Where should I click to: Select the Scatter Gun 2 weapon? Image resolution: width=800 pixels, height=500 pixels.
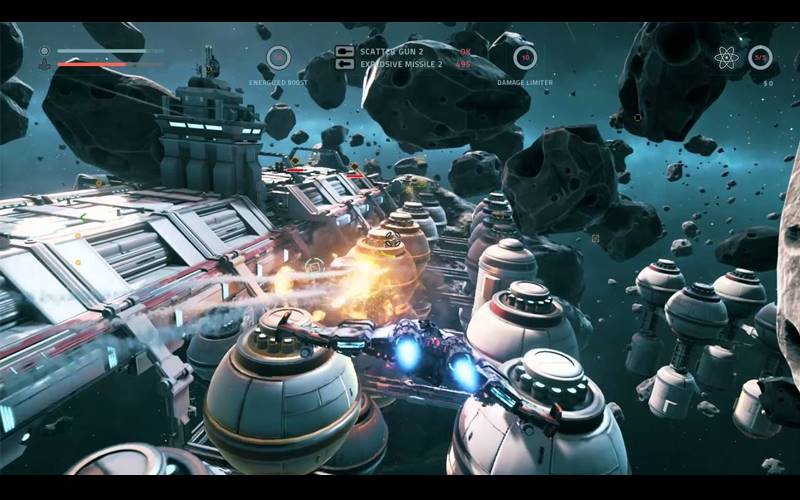(391, 51)
